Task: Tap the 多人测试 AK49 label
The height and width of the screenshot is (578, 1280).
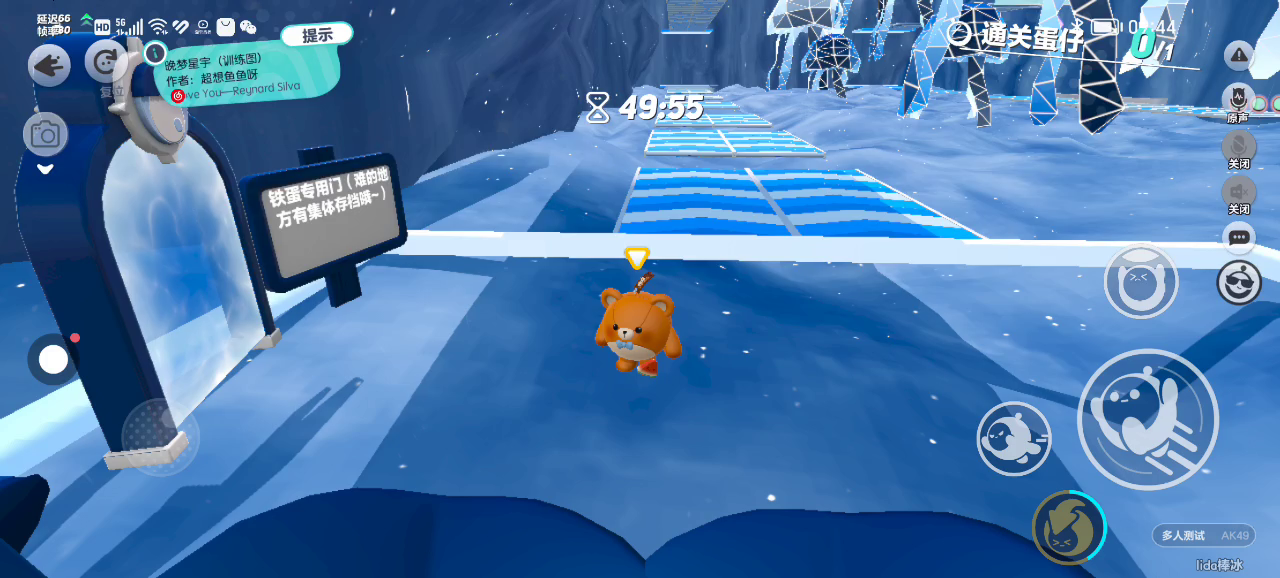Action: 1203,535
